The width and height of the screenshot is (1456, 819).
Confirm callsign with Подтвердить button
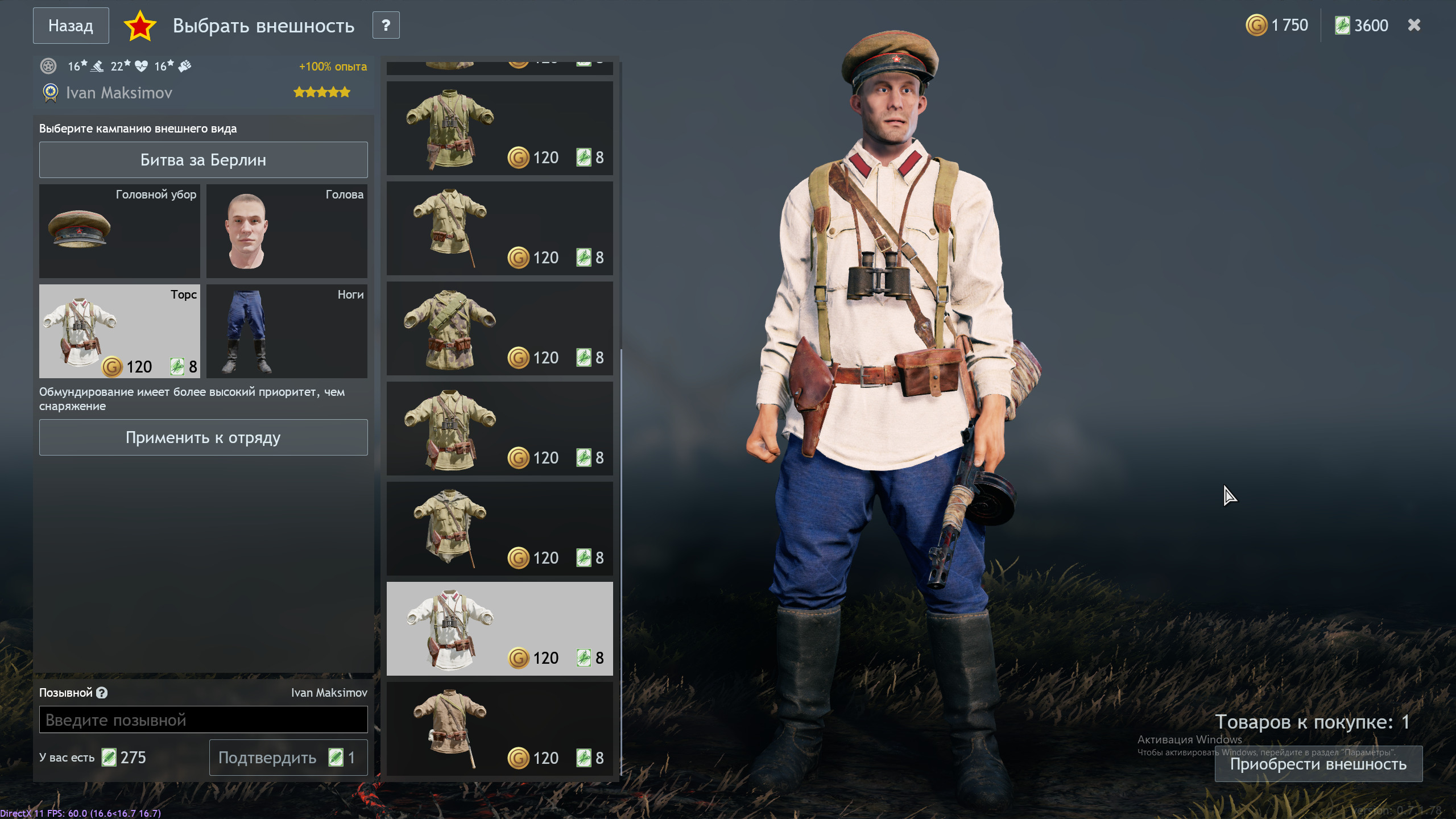[x=288, y=758]
